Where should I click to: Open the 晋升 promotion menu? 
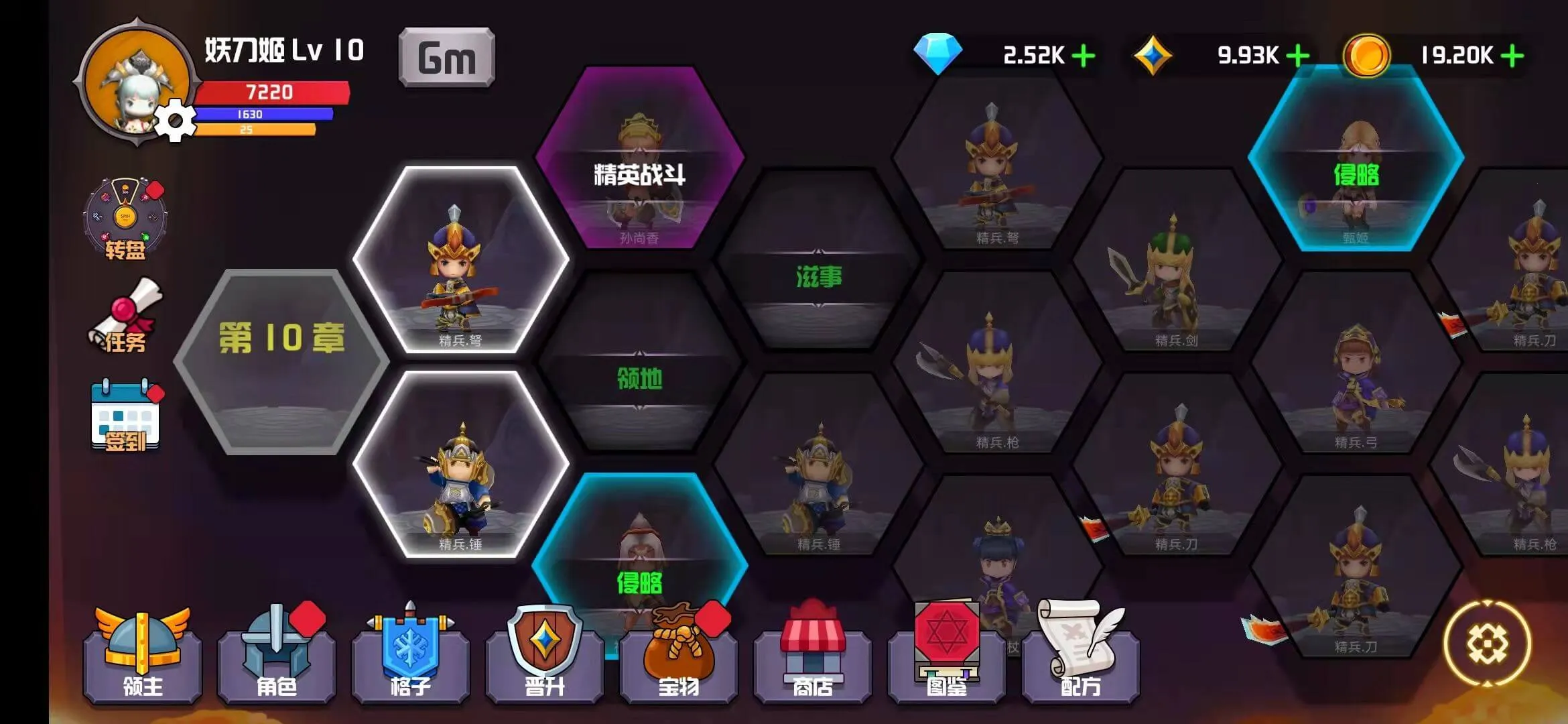pos(544,657)
